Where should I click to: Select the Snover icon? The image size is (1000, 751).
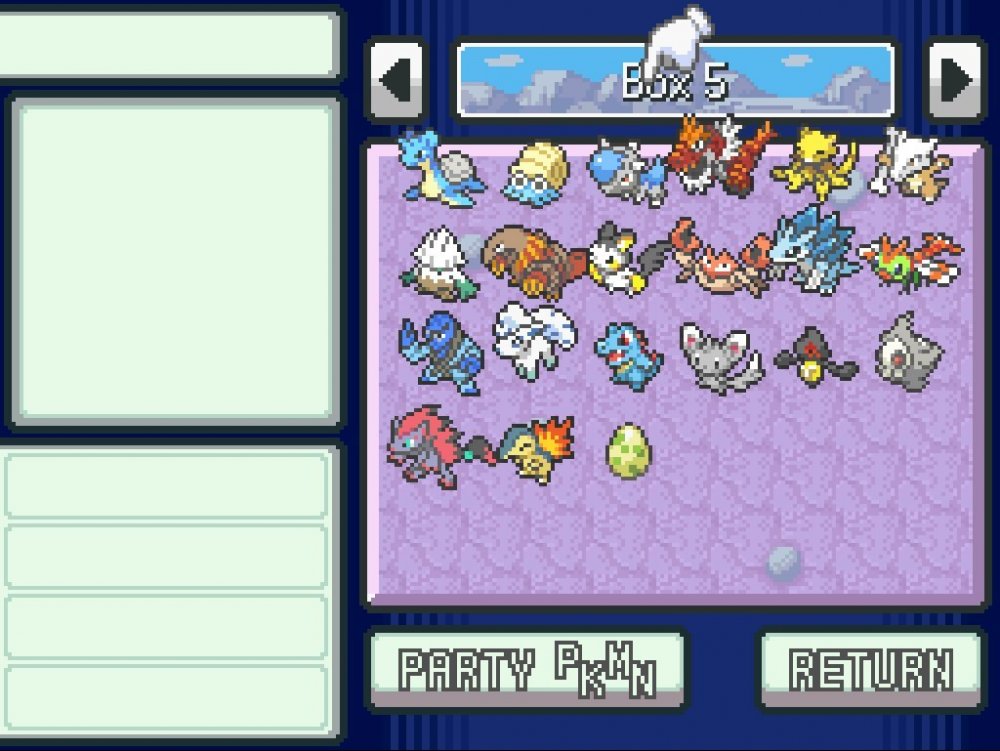pos(438,262)
